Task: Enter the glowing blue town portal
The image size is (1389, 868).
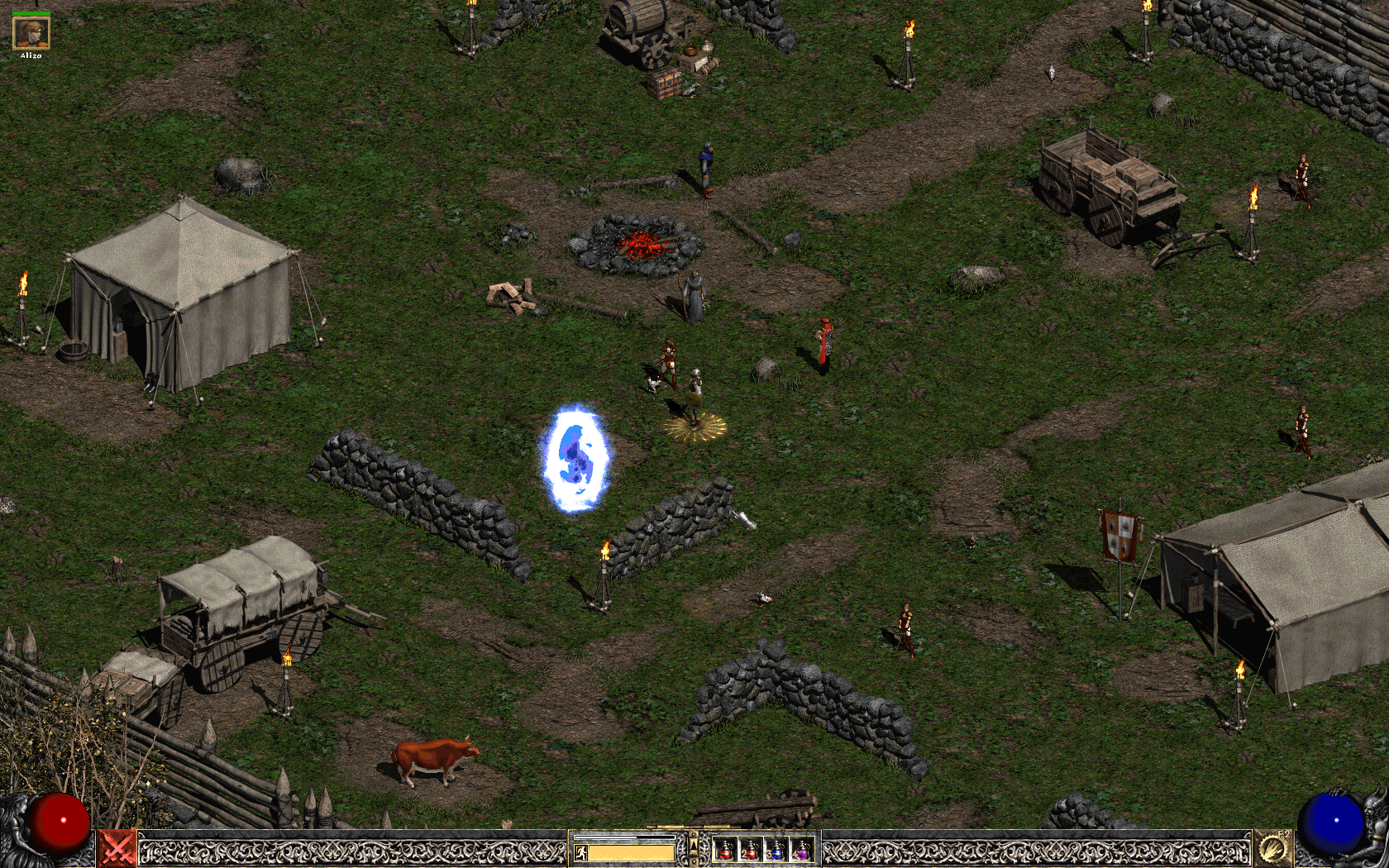Action: [577, 460]
